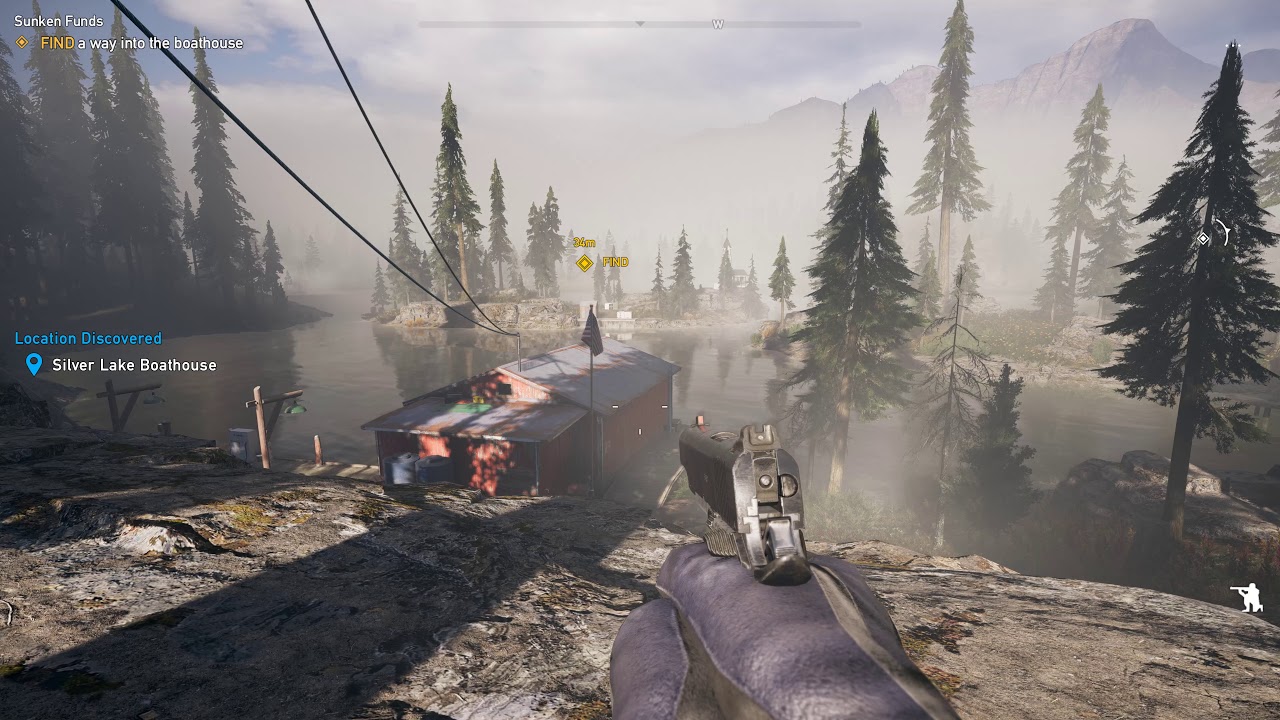The height and width of the screenshot is (720, 1280).
Task: Click the compass bar heading indicator
Action: tap(640, 24)
